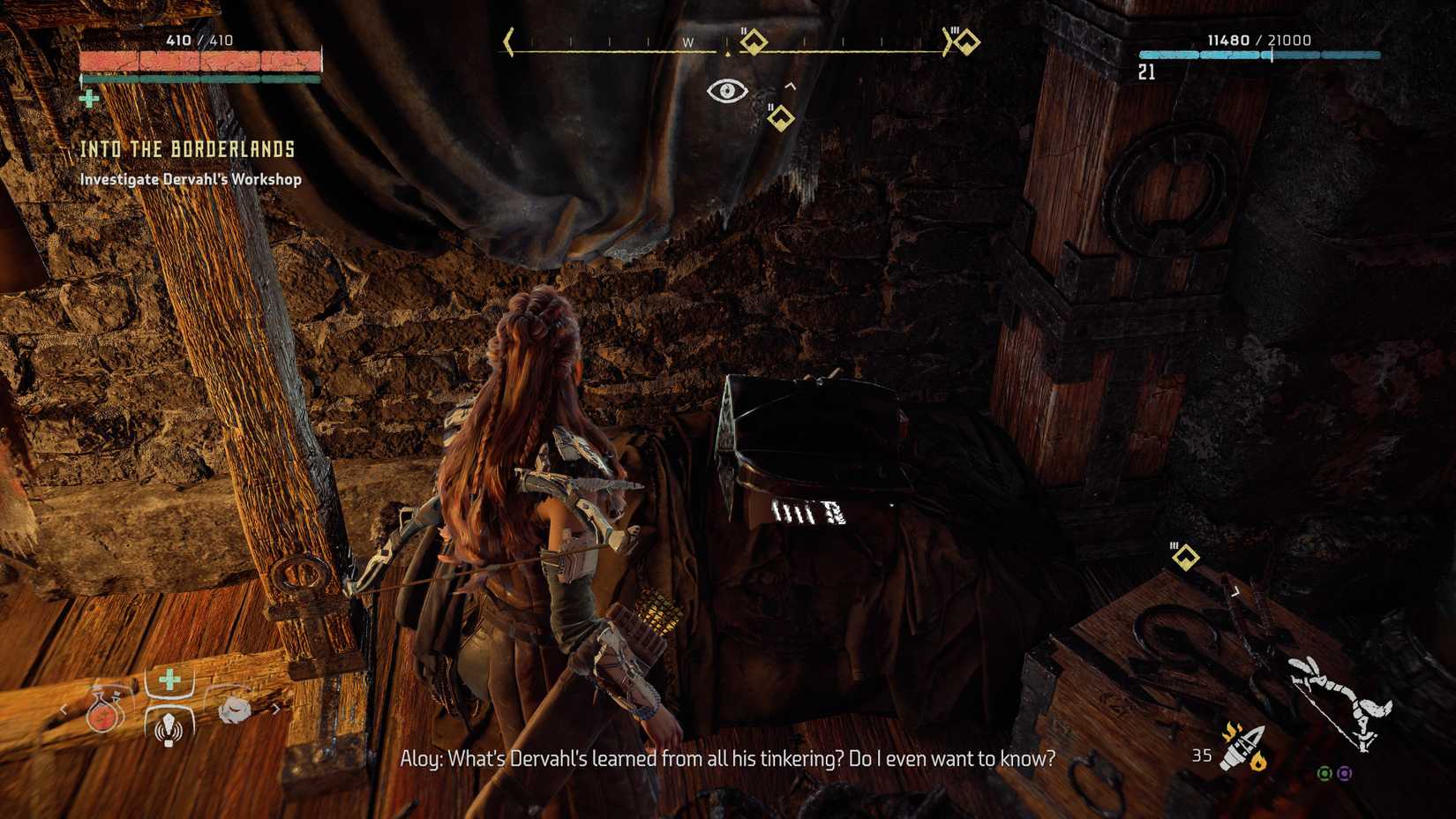Toggle the enemy awareness eye indicator
The width and height of the screenshot is (1456, 819).
(x=727, y=89)
